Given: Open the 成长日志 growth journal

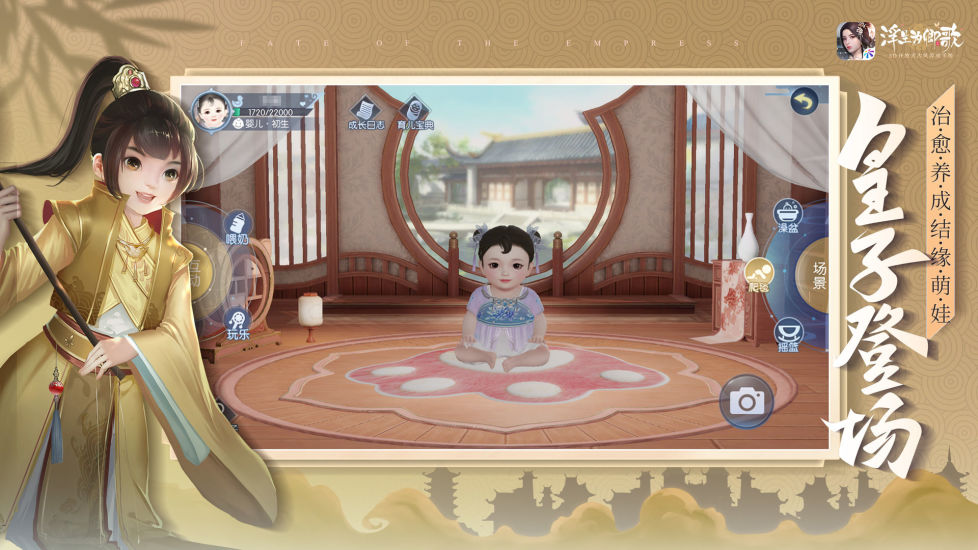Looking at the screenshot, I should (365, 110).
